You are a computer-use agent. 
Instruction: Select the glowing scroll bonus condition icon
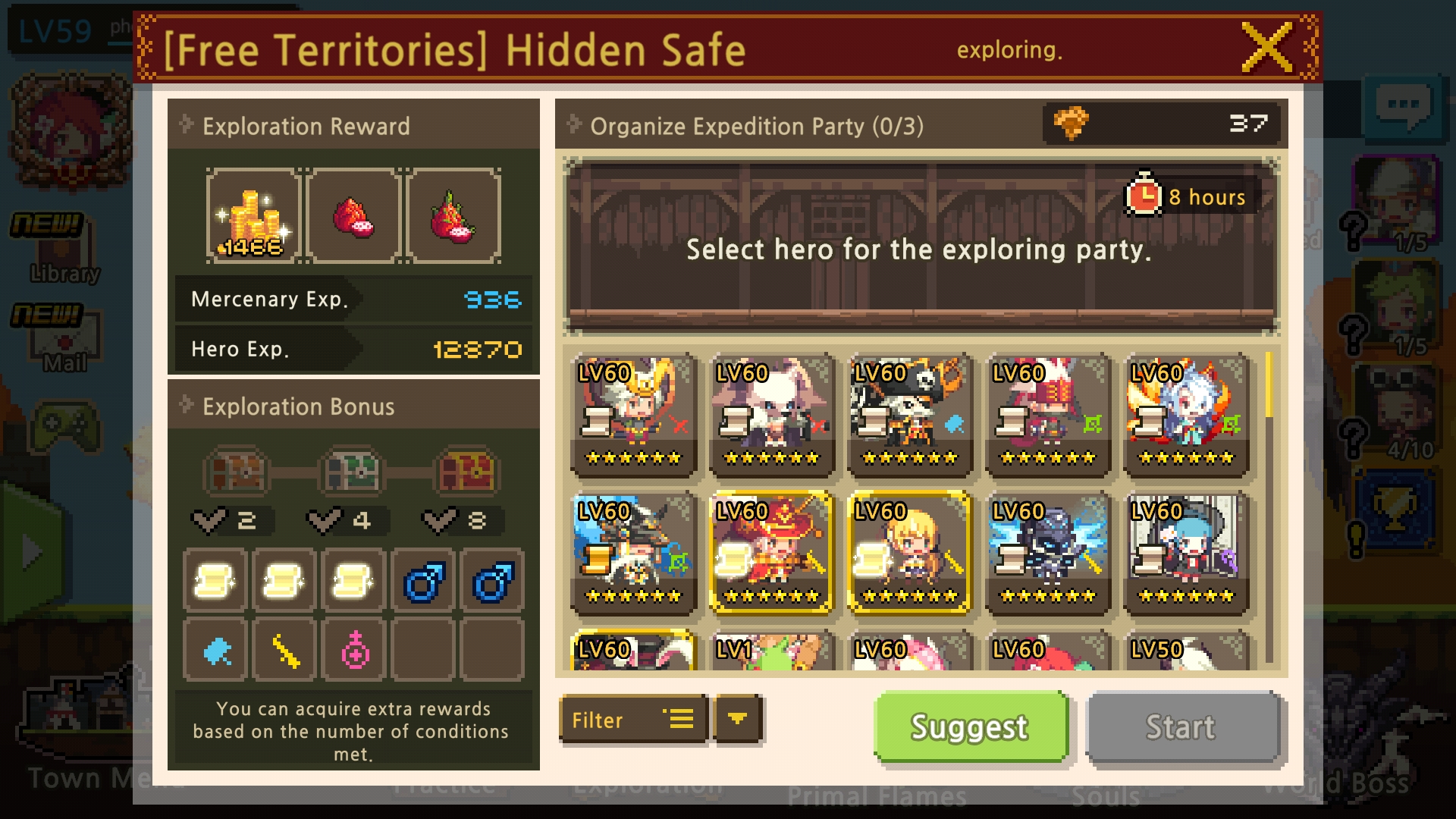click(215, 580)
